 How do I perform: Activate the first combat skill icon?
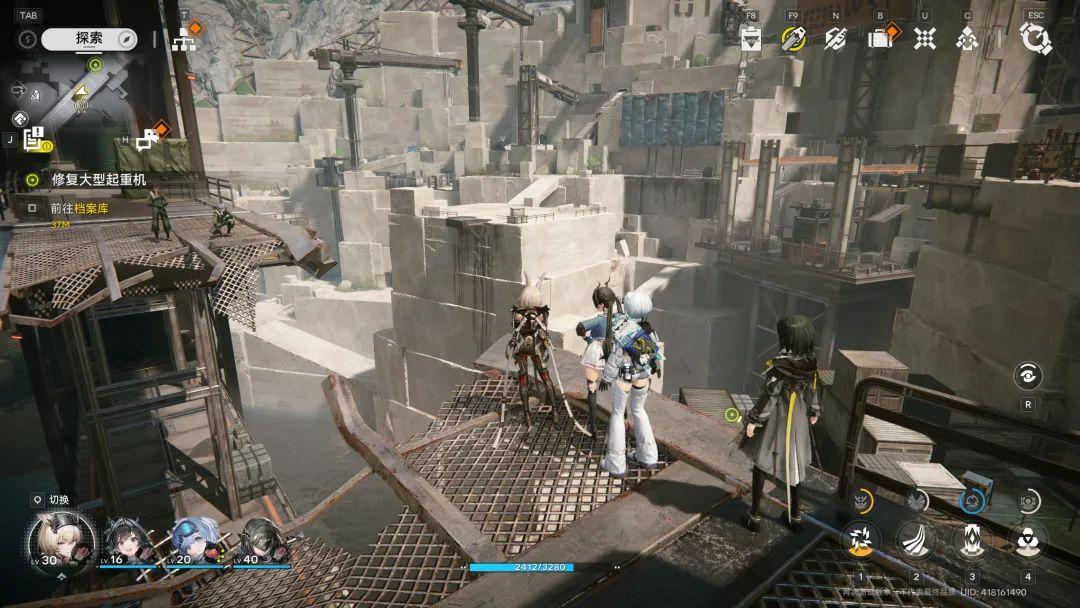click(x=860, y=540)
